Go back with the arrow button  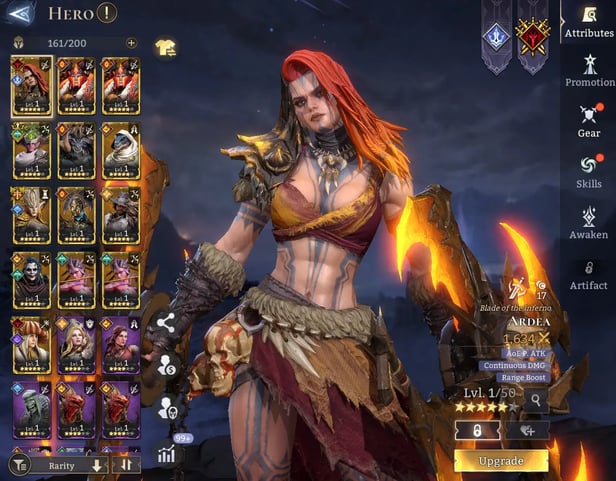pos(19,13)
